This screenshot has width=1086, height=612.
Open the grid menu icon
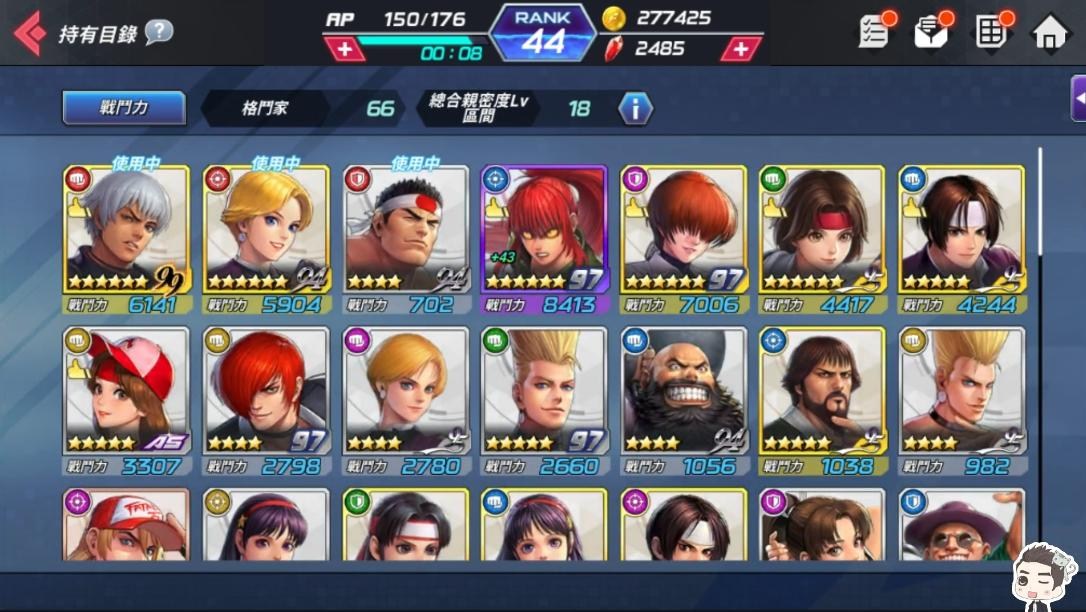click(x=991, y=32)
